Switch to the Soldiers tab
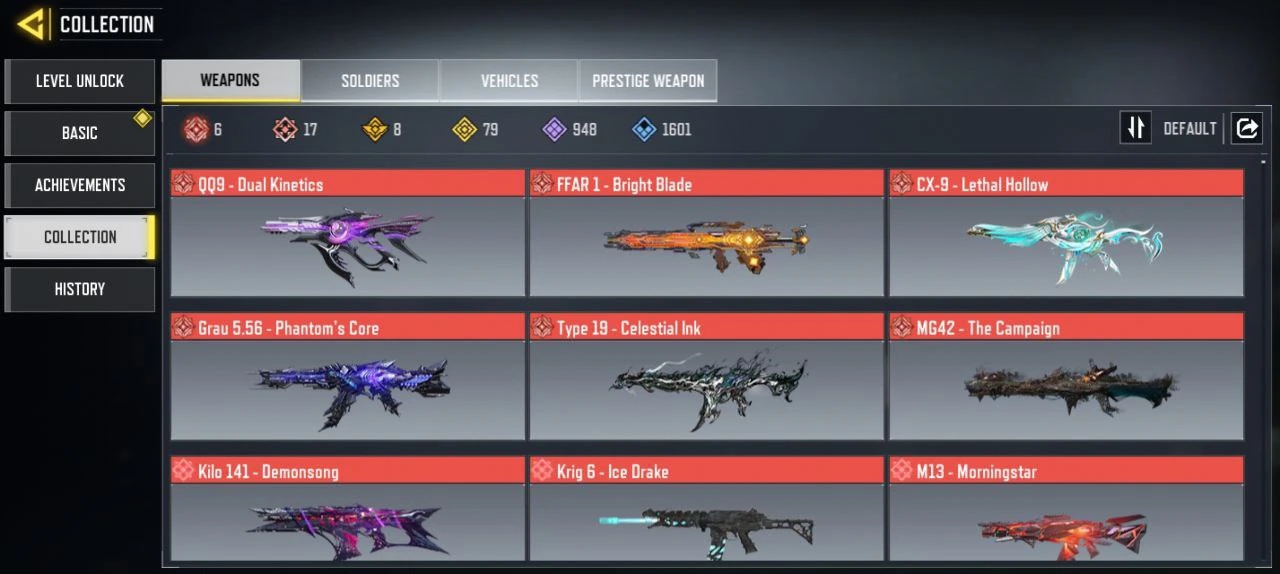The width and height of the screenshot is (1280, 574). point(370,81)
